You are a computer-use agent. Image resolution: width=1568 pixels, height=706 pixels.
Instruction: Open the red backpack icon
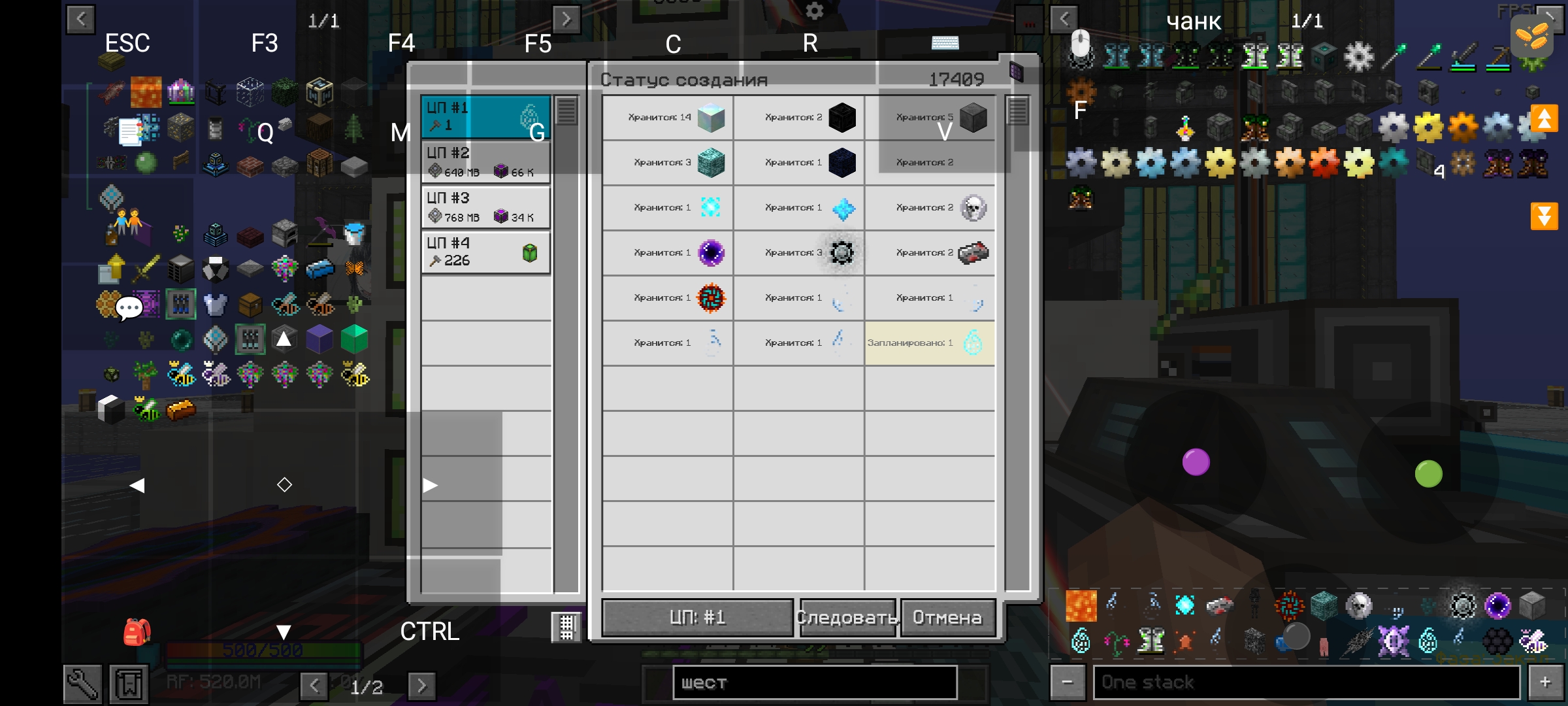(137, 631)
